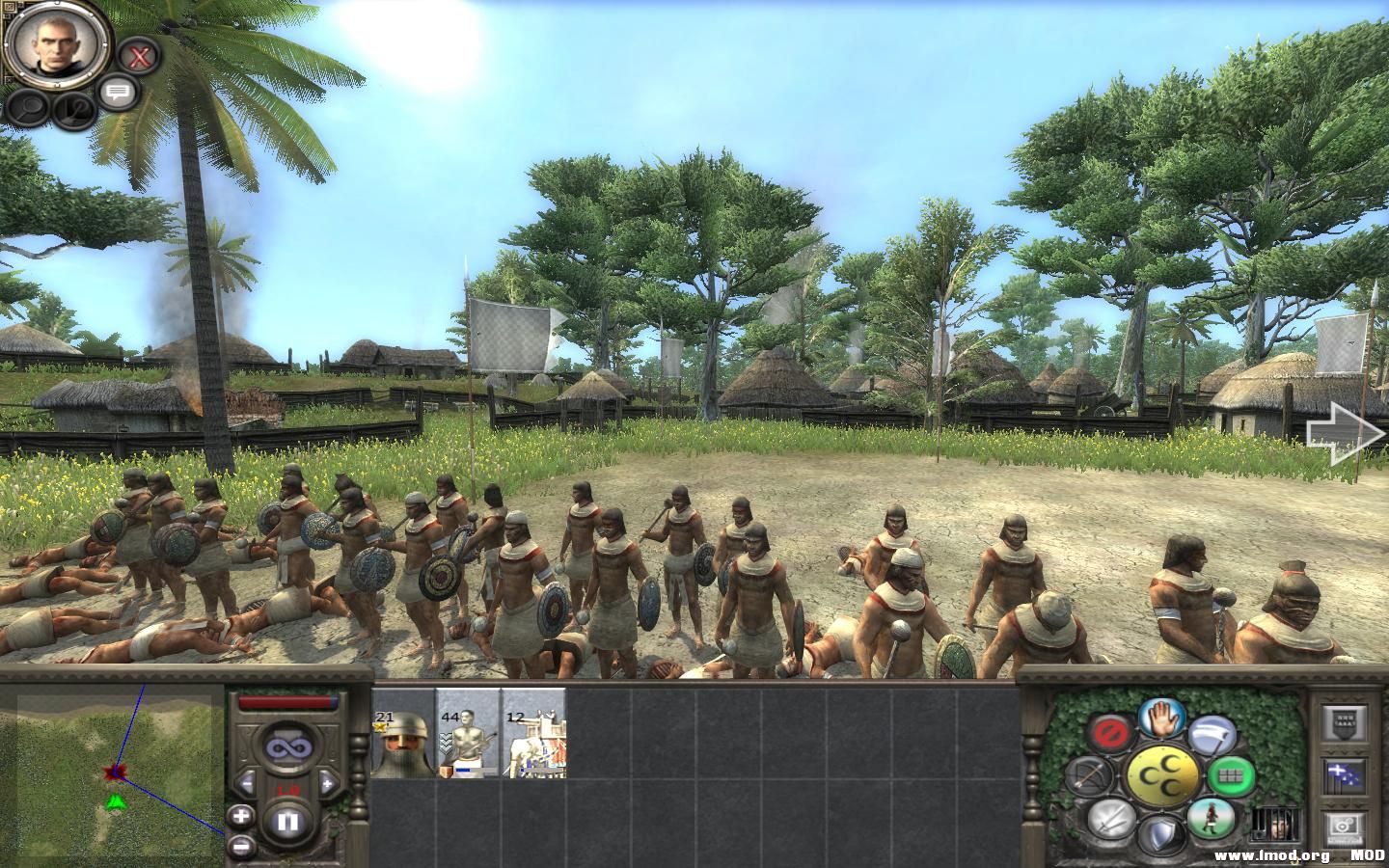
Task: Click the fire-at-will bow and arrow icon
Action: (1092, 775)
